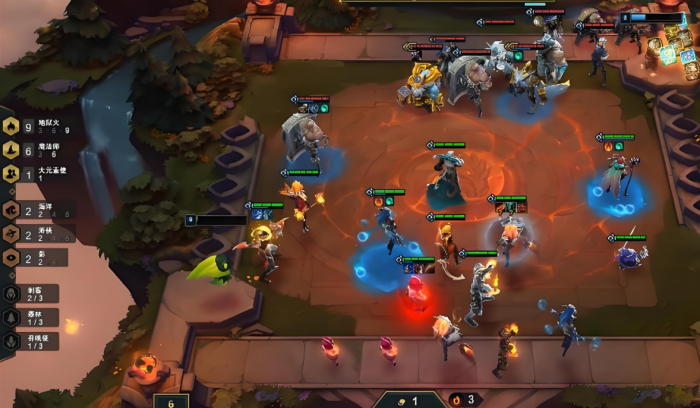Image resolution: width=700 pixels, height=408 pixels.
Task: Click the 大元素使 trait row
Action: coord(38,171)
